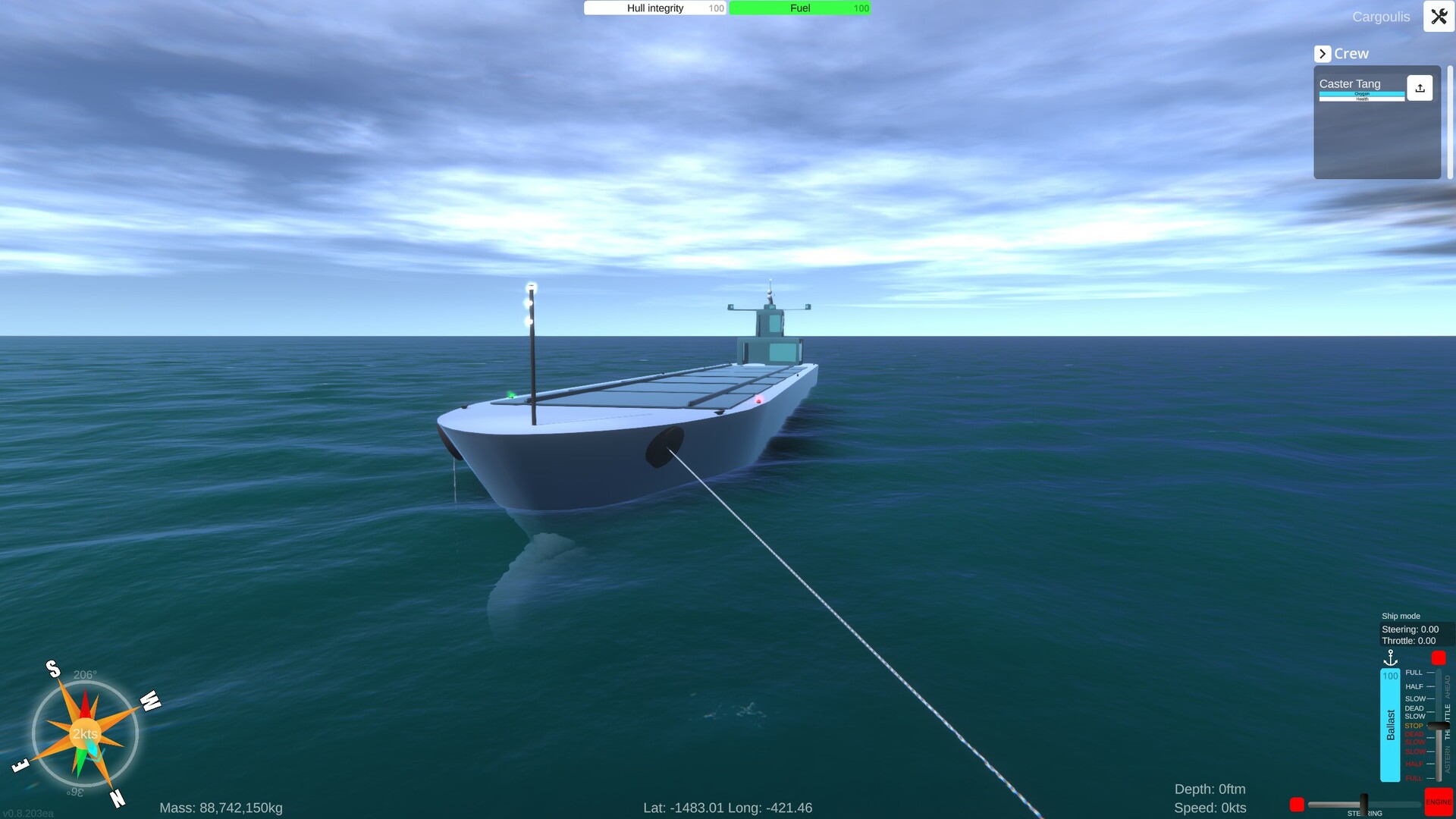1456x819 pixels.
Task: Collapse the Crew panel
Action: point(1323,53)
